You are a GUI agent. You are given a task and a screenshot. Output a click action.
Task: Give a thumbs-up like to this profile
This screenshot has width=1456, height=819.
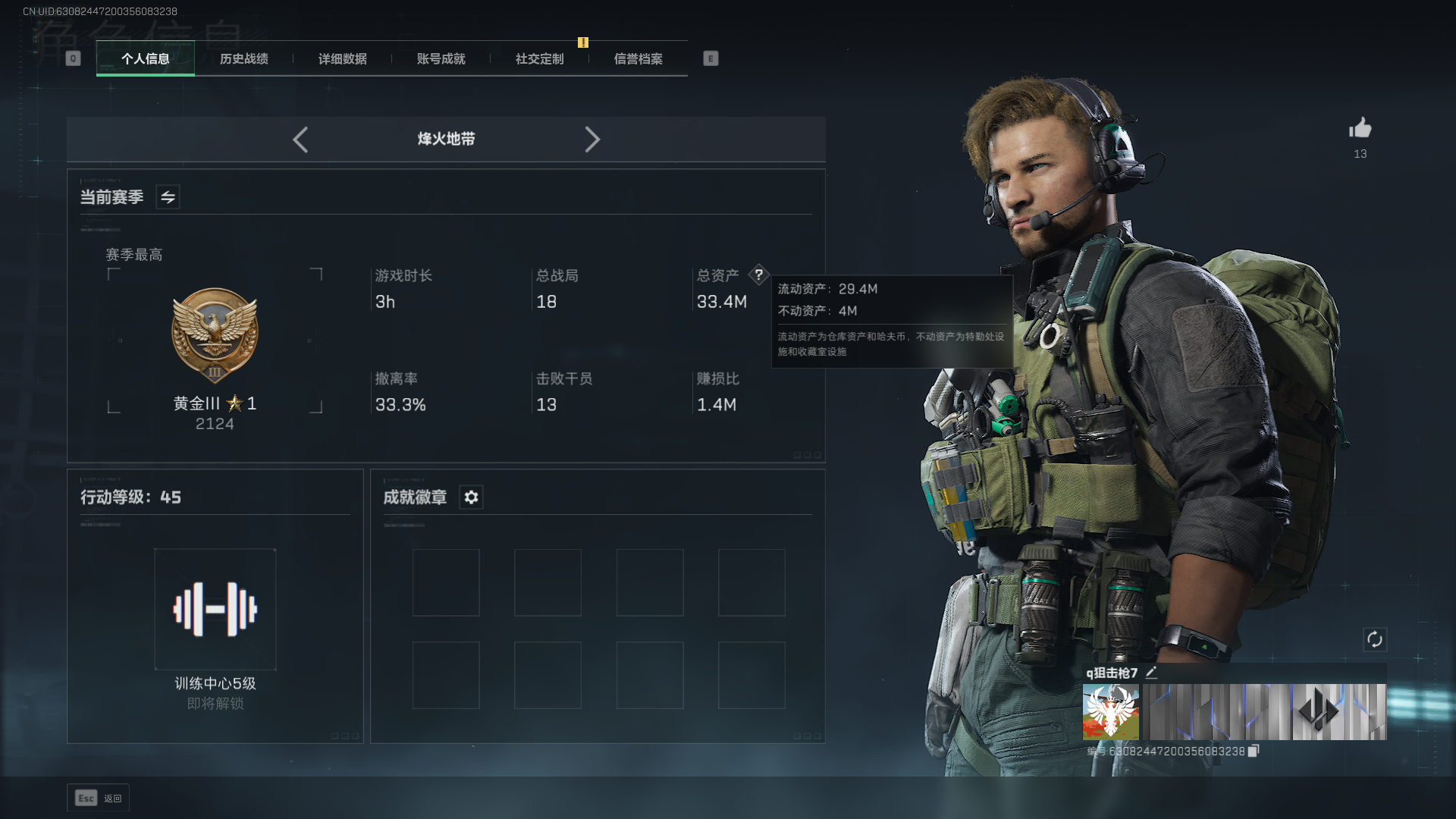tap(1360, 128)
